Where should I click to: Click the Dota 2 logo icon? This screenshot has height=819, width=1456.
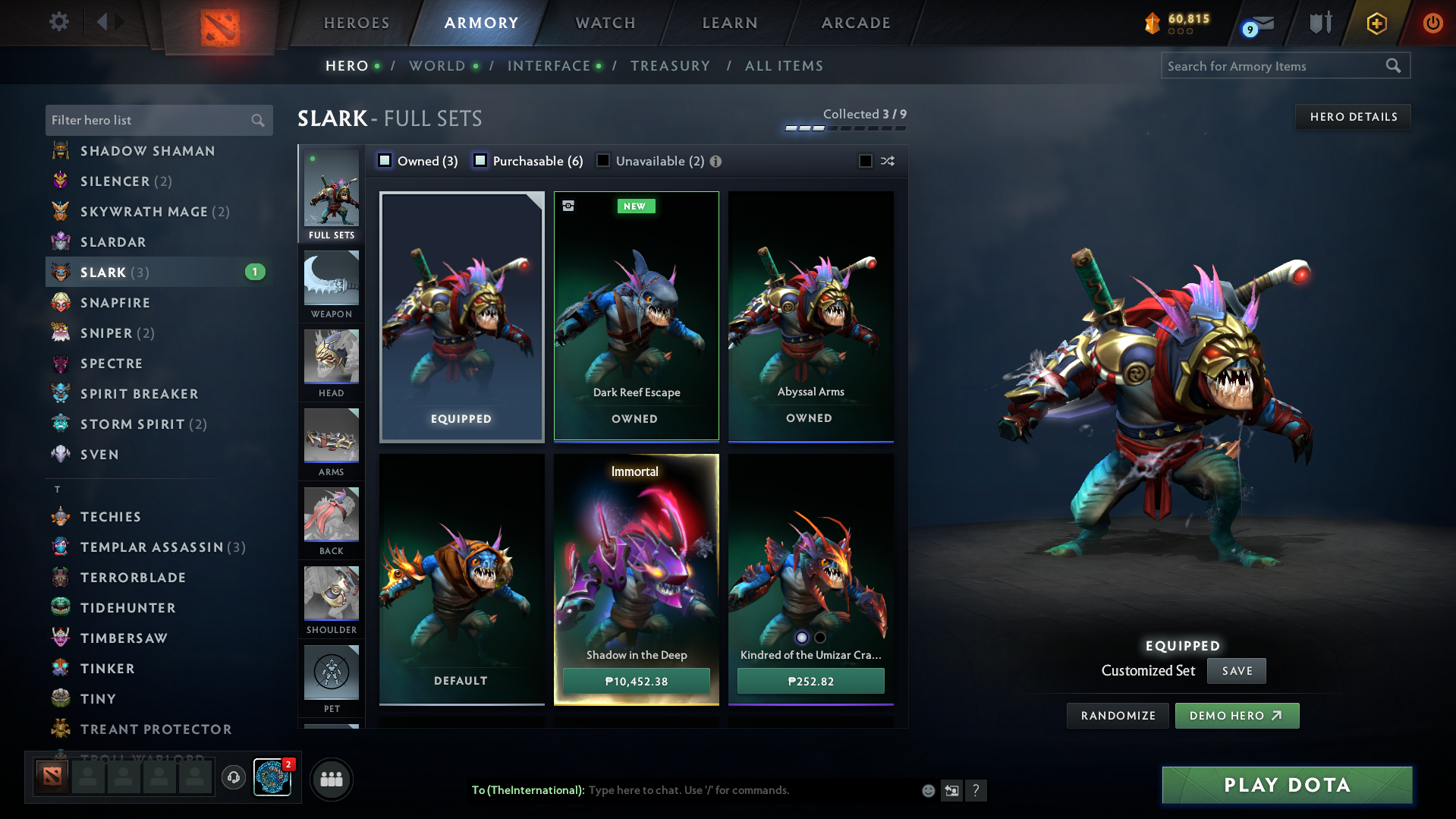pyautogui.click(x=219, y=27)
